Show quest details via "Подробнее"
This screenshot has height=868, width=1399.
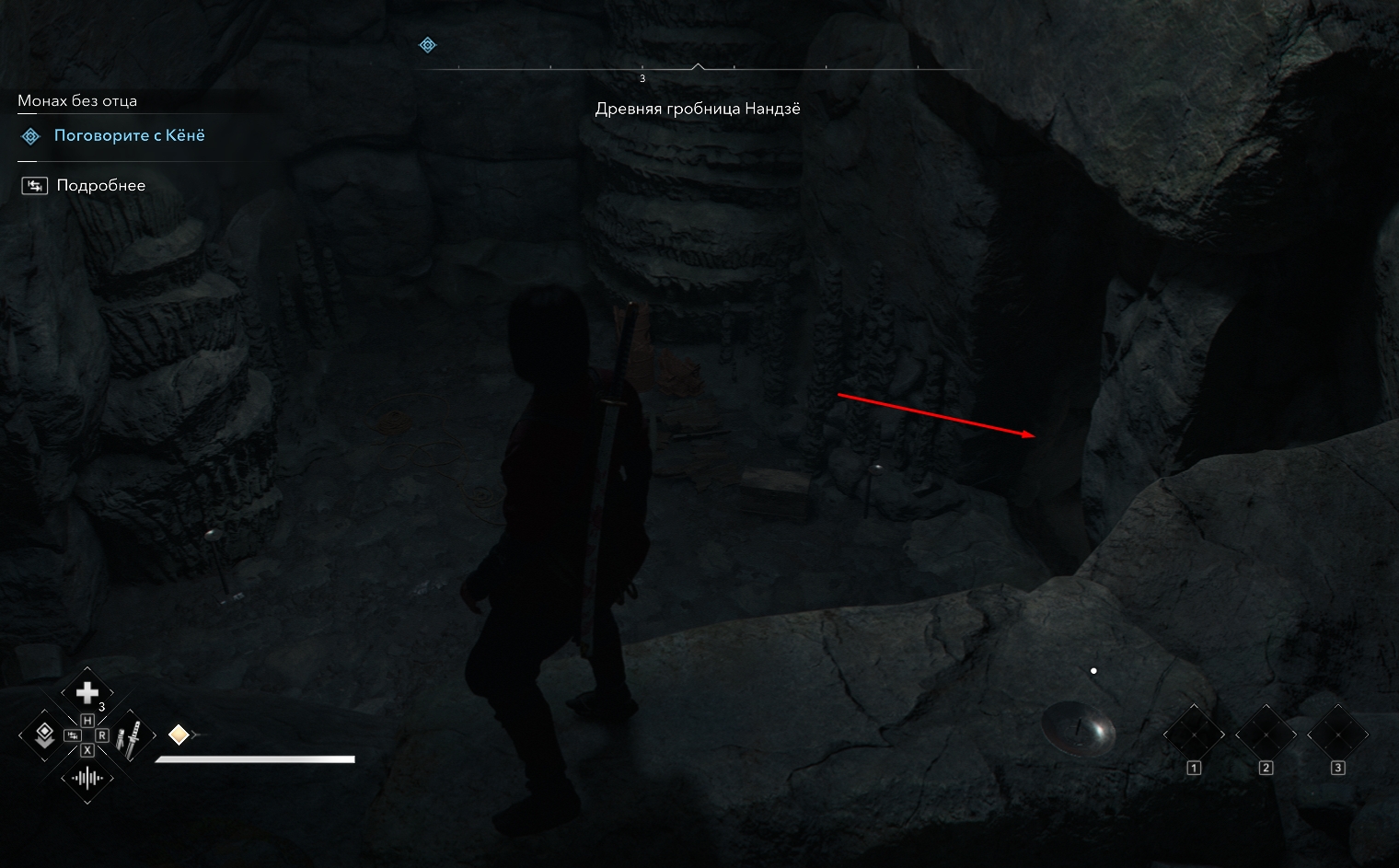pos(100,186)
